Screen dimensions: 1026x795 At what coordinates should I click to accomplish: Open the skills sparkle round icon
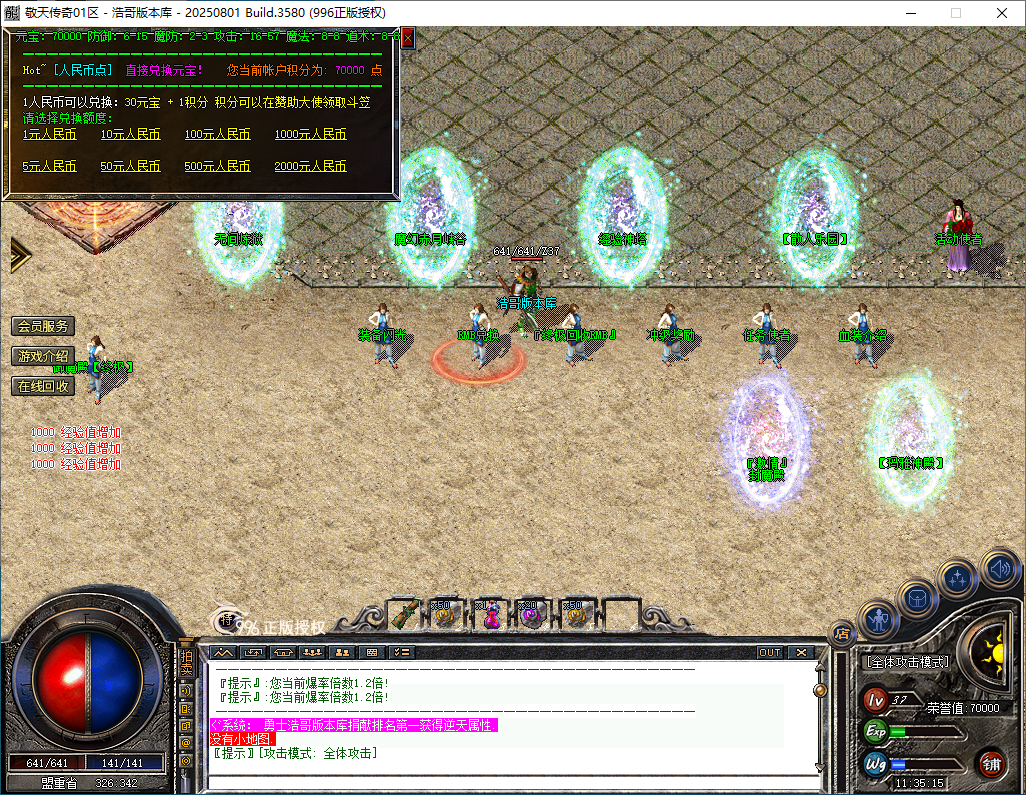(958, 578)
